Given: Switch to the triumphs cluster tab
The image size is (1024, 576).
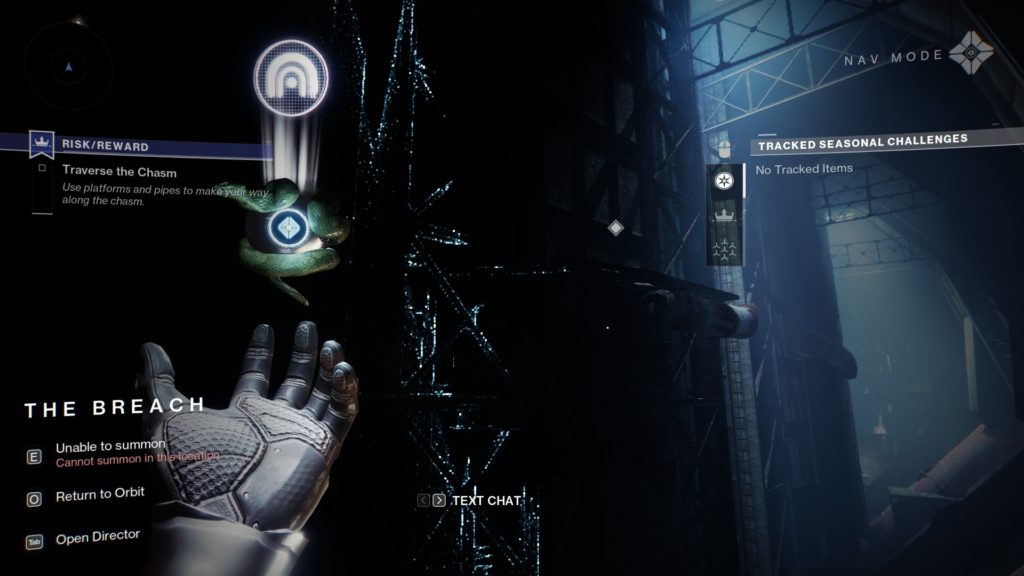Looking at the screenshot, I should (723, 249).
